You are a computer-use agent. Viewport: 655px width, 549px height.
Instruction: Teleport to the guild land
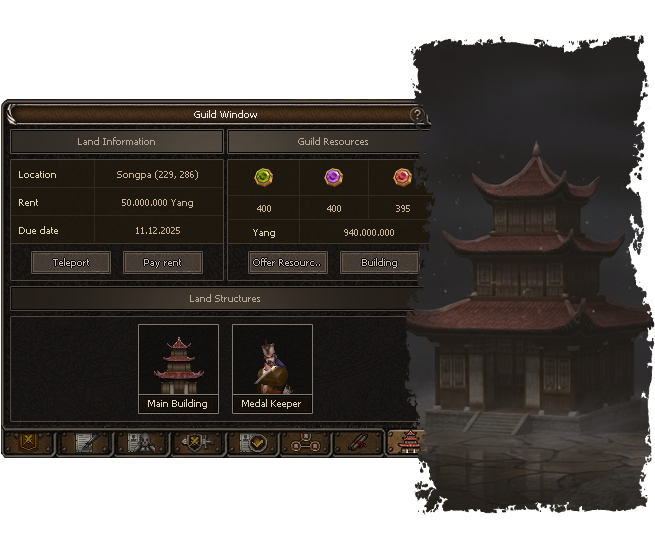(x=71, y=263)
